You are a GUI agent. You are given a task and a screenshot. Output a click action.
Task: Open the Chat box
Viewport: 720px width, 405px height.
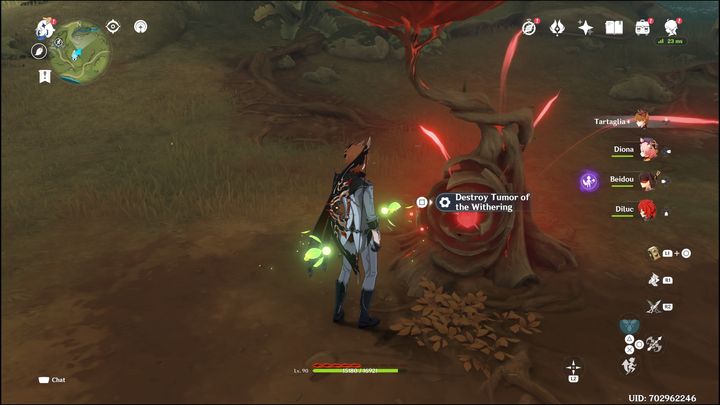52,380
